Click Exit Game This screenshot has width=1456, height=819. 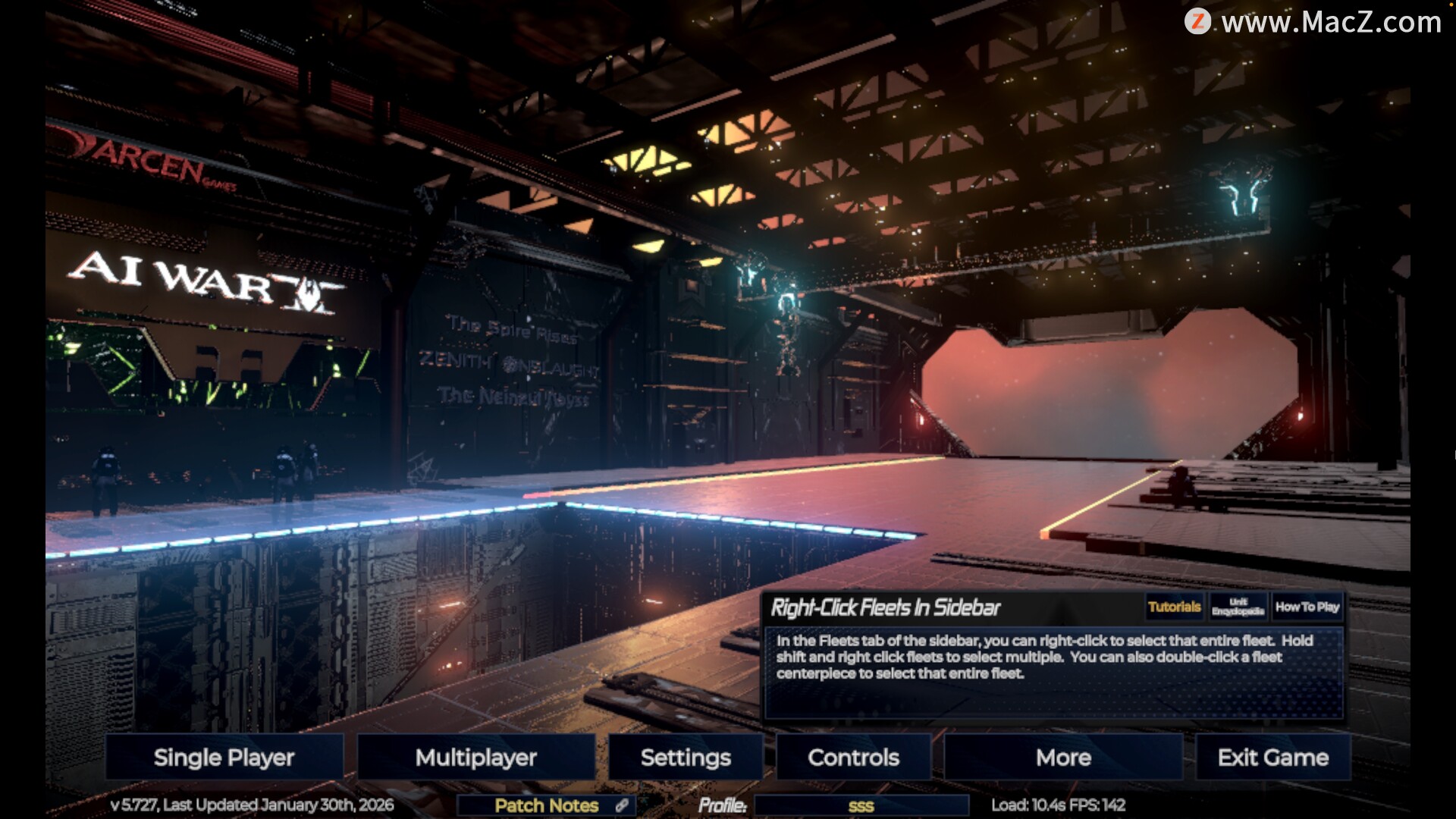click(1272, 757)
